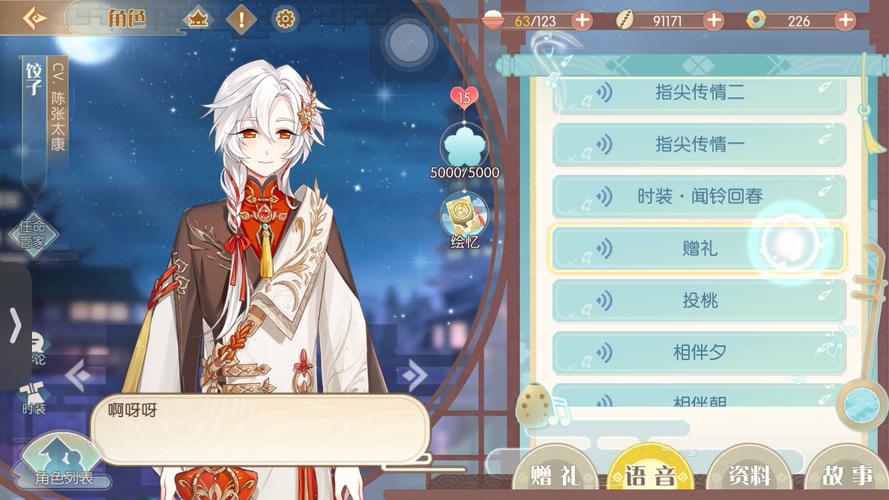Viewport: 889px width, 500px height.
Task: Open the gear settings icon
Action: click(x=285, y=19)
